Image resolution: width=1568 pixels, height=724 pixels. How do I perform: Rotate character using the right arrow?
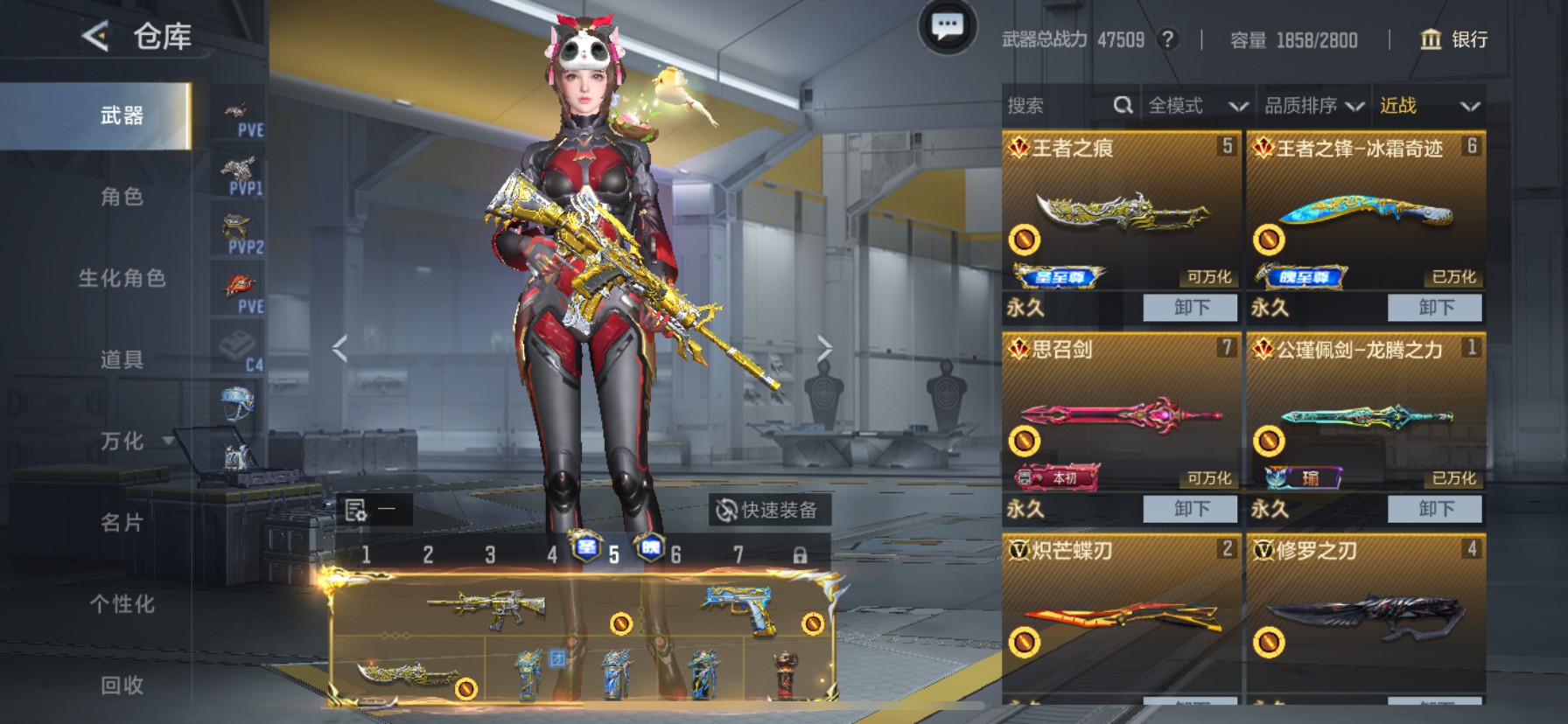825,347
